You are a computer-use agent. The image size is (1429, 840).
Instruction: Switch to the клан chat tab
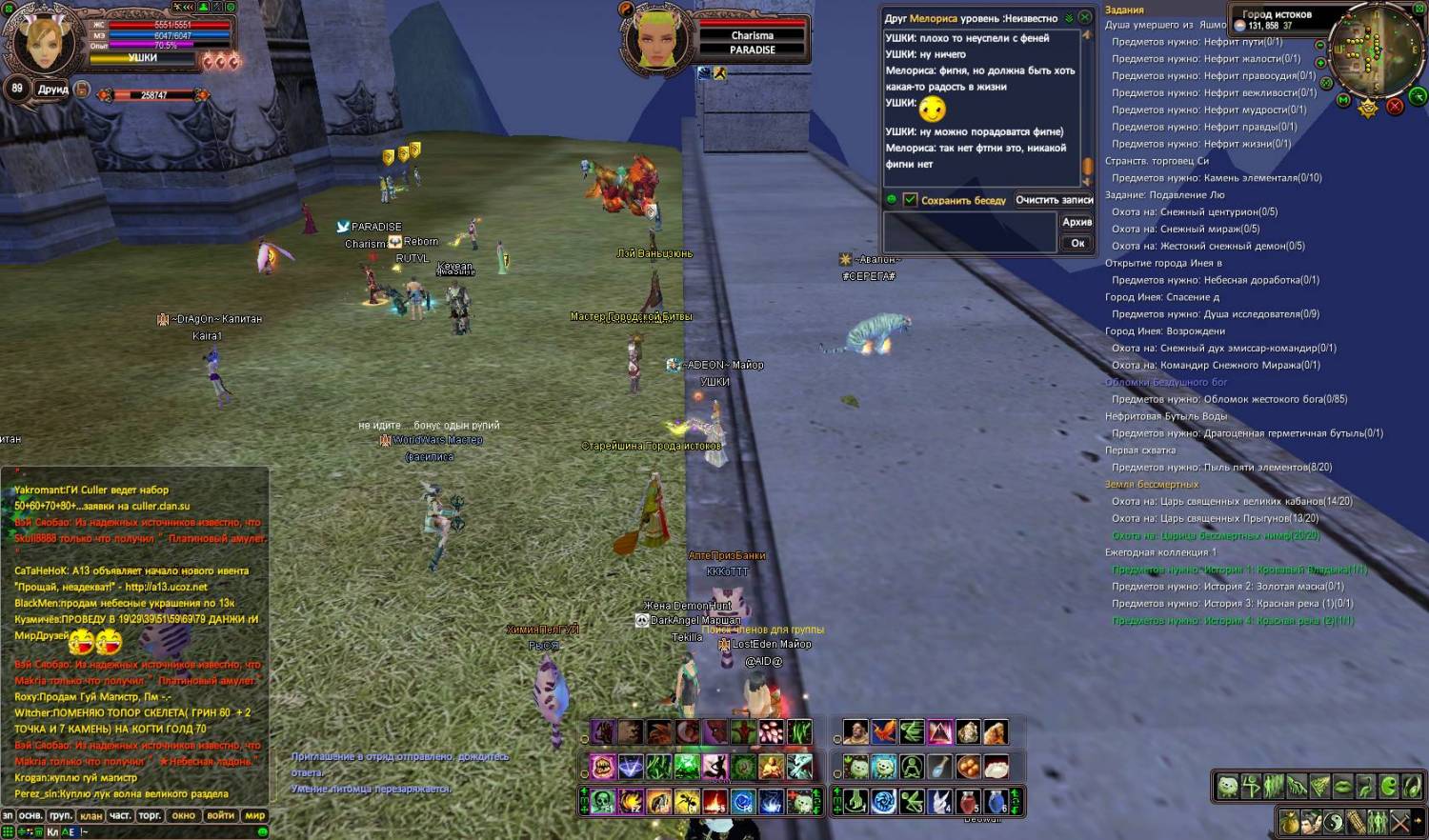click(x=91, y=816)
